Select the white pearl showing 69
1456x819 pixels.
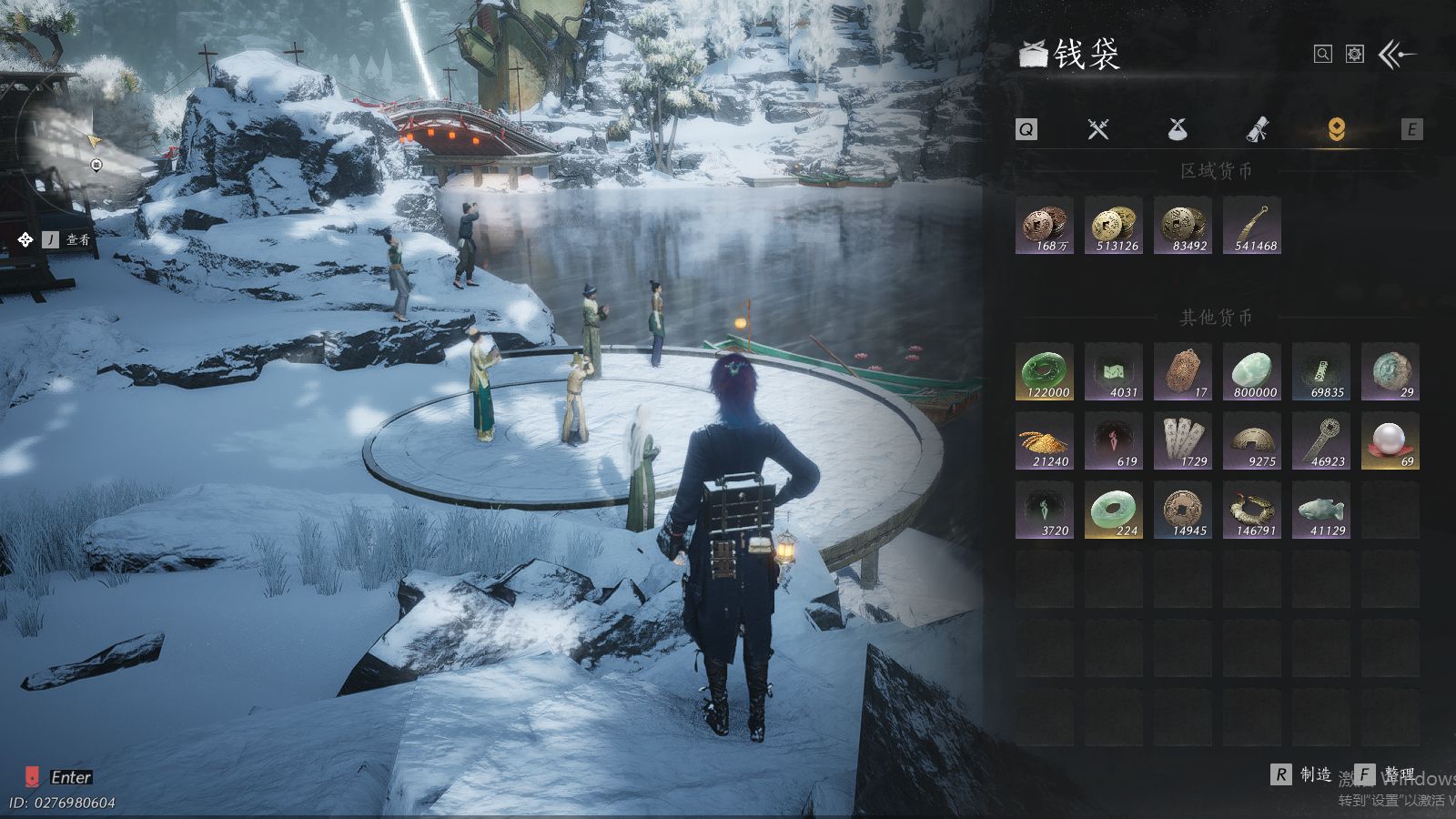pyautogui.click(x=1390, y=440)
